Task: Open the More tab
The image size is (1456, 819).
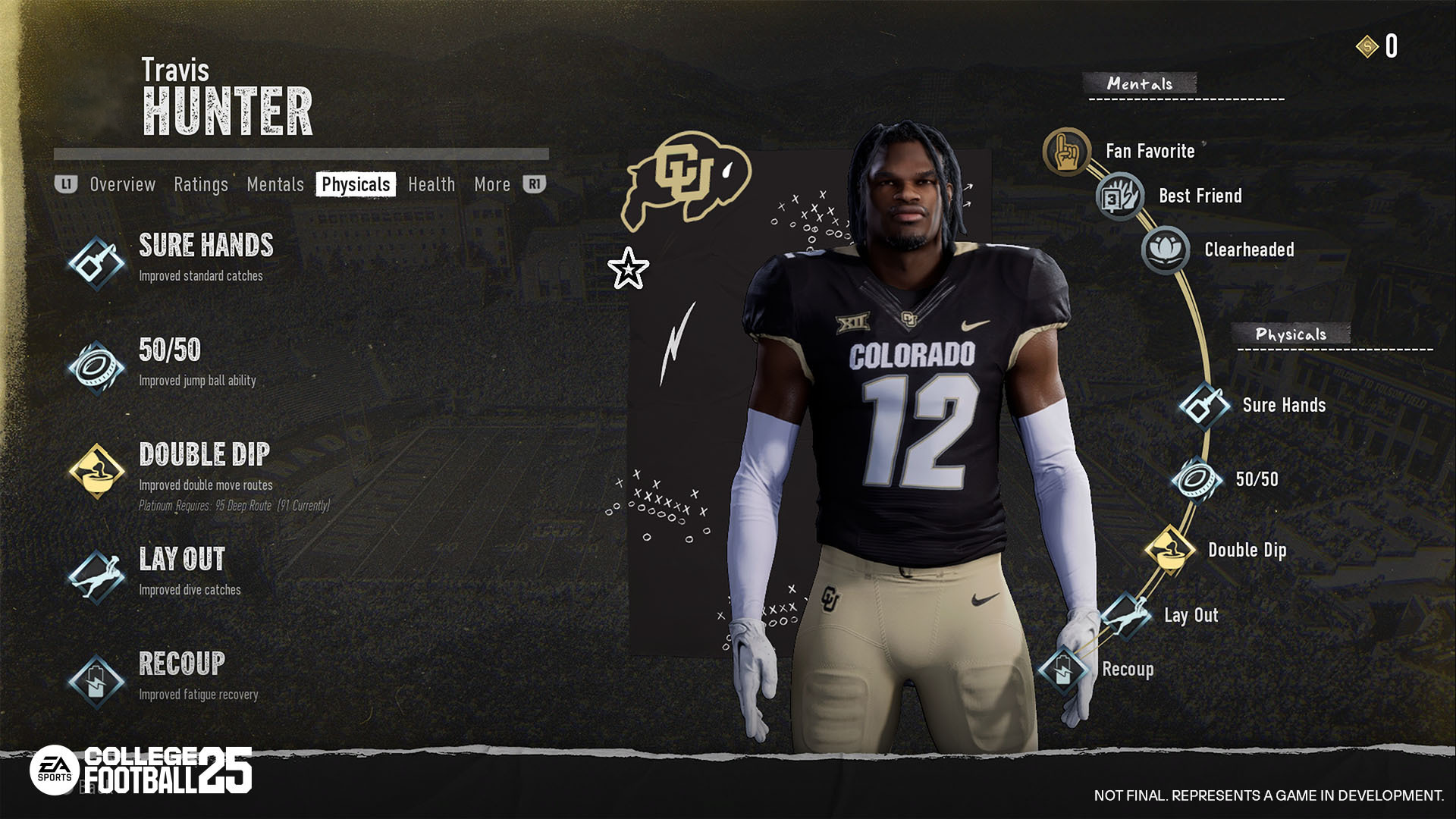Action: 492,184
